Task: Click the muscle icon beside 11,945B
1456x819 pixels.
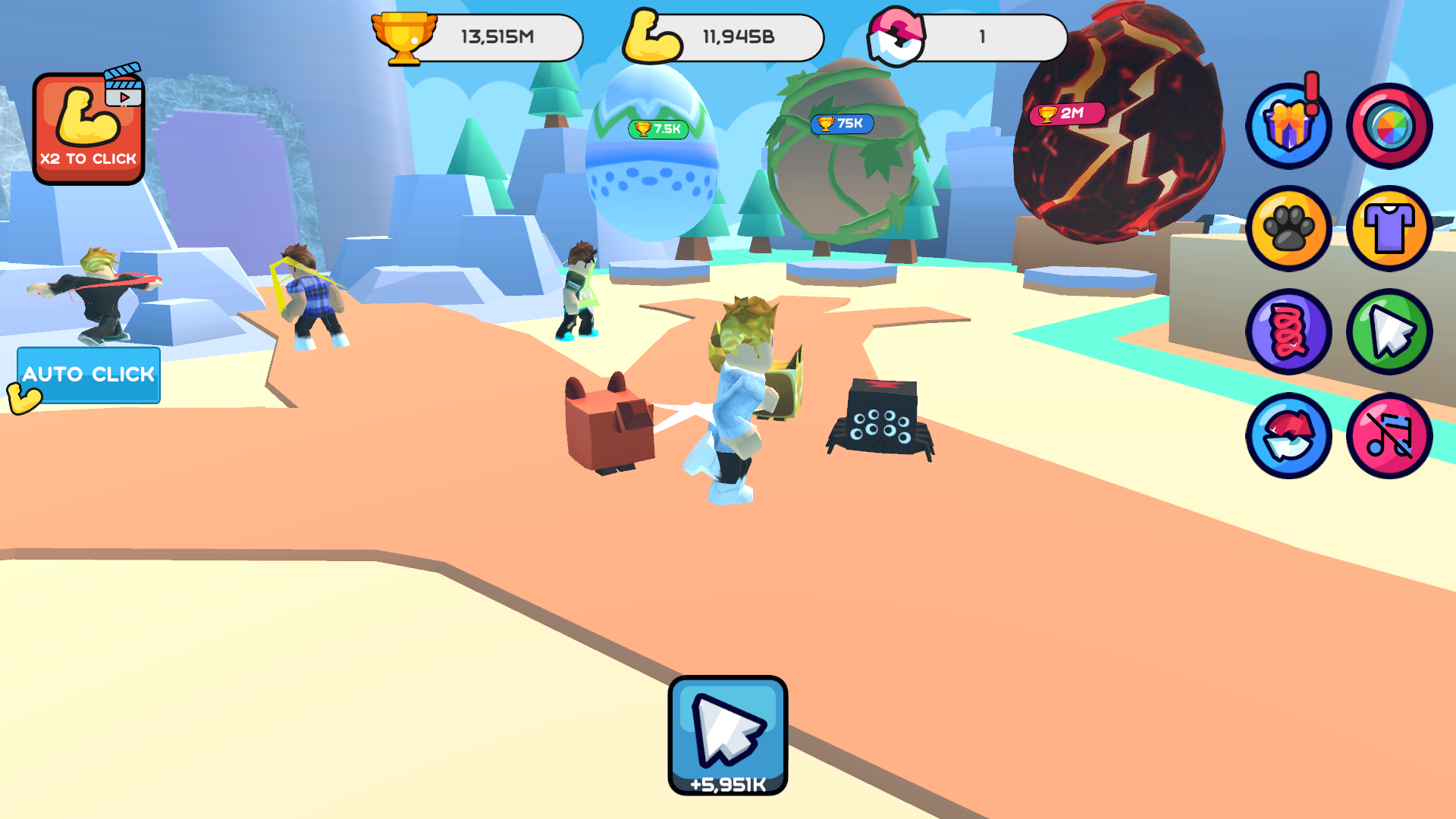Action: pos(654,34)
